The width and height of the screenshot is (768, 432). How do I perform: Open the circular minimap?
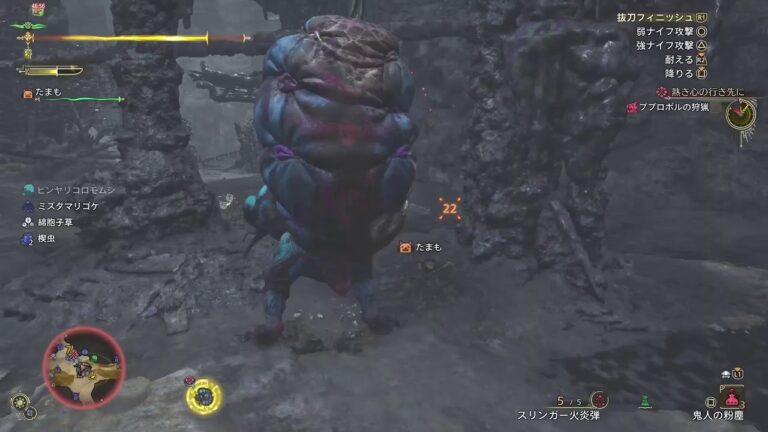click(x=83, y=367)
